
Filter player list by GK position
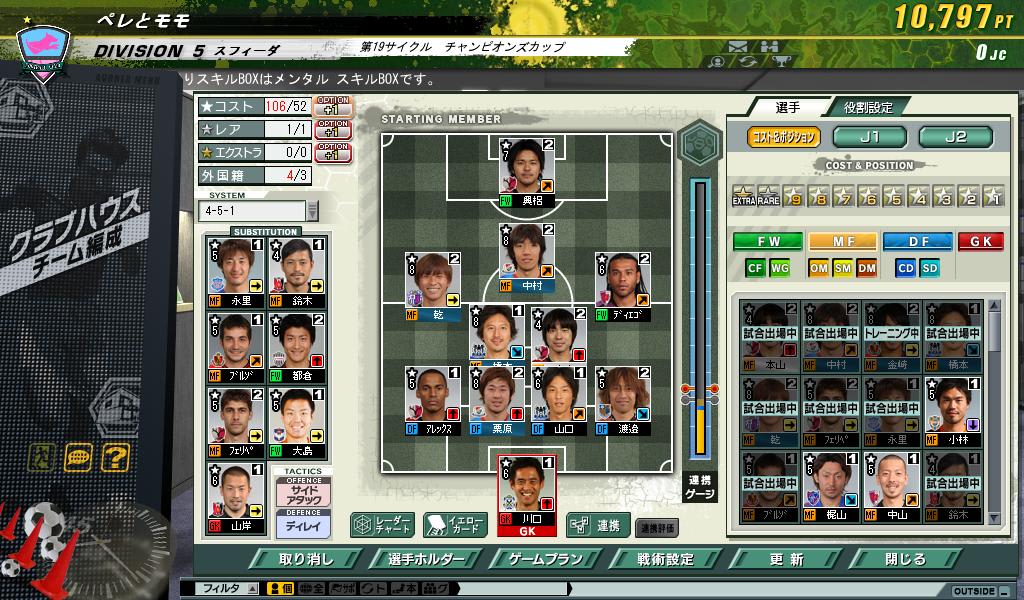pos(980,241)
